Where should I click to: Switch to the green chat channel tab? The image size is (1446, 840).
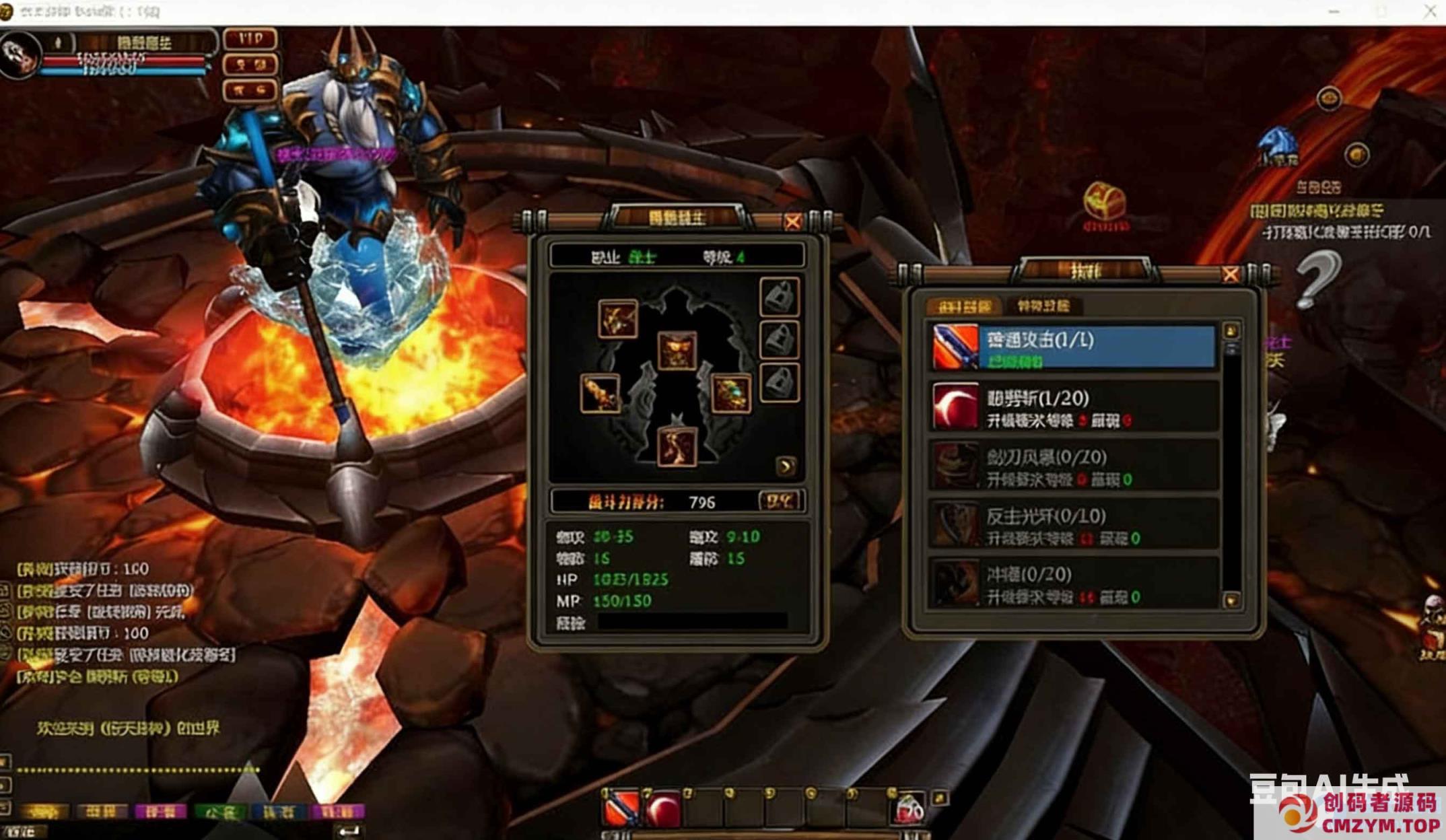point(219,812)
